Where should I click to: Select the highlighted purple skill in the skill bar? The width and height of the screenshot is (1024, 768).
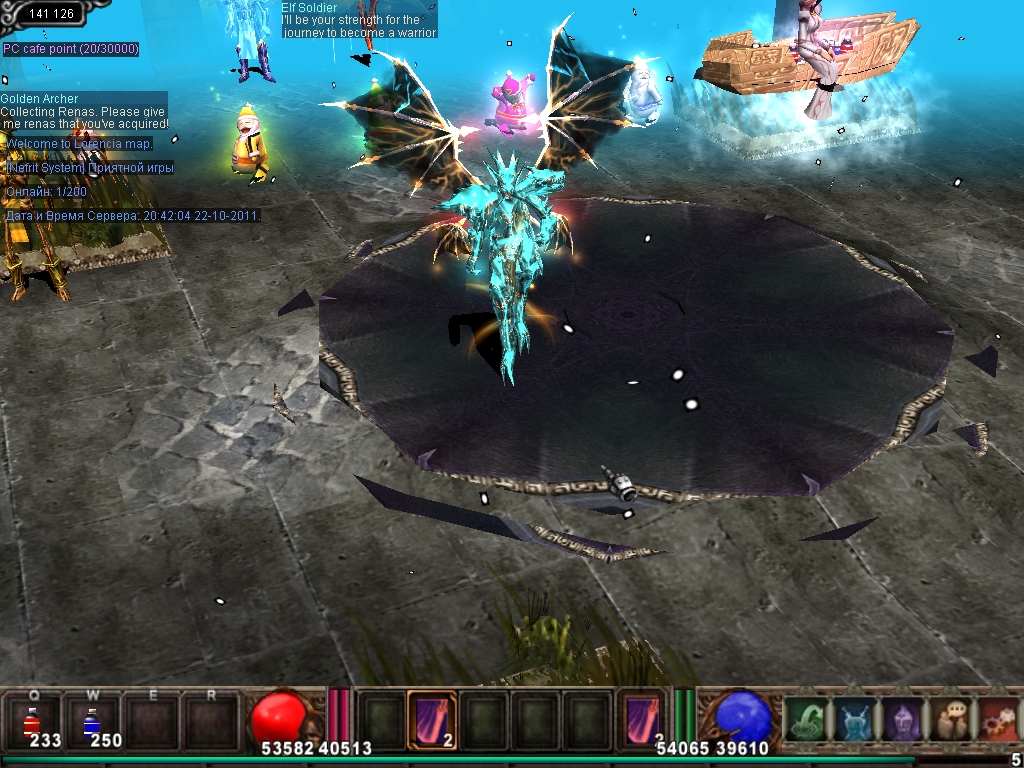point(432,720)
